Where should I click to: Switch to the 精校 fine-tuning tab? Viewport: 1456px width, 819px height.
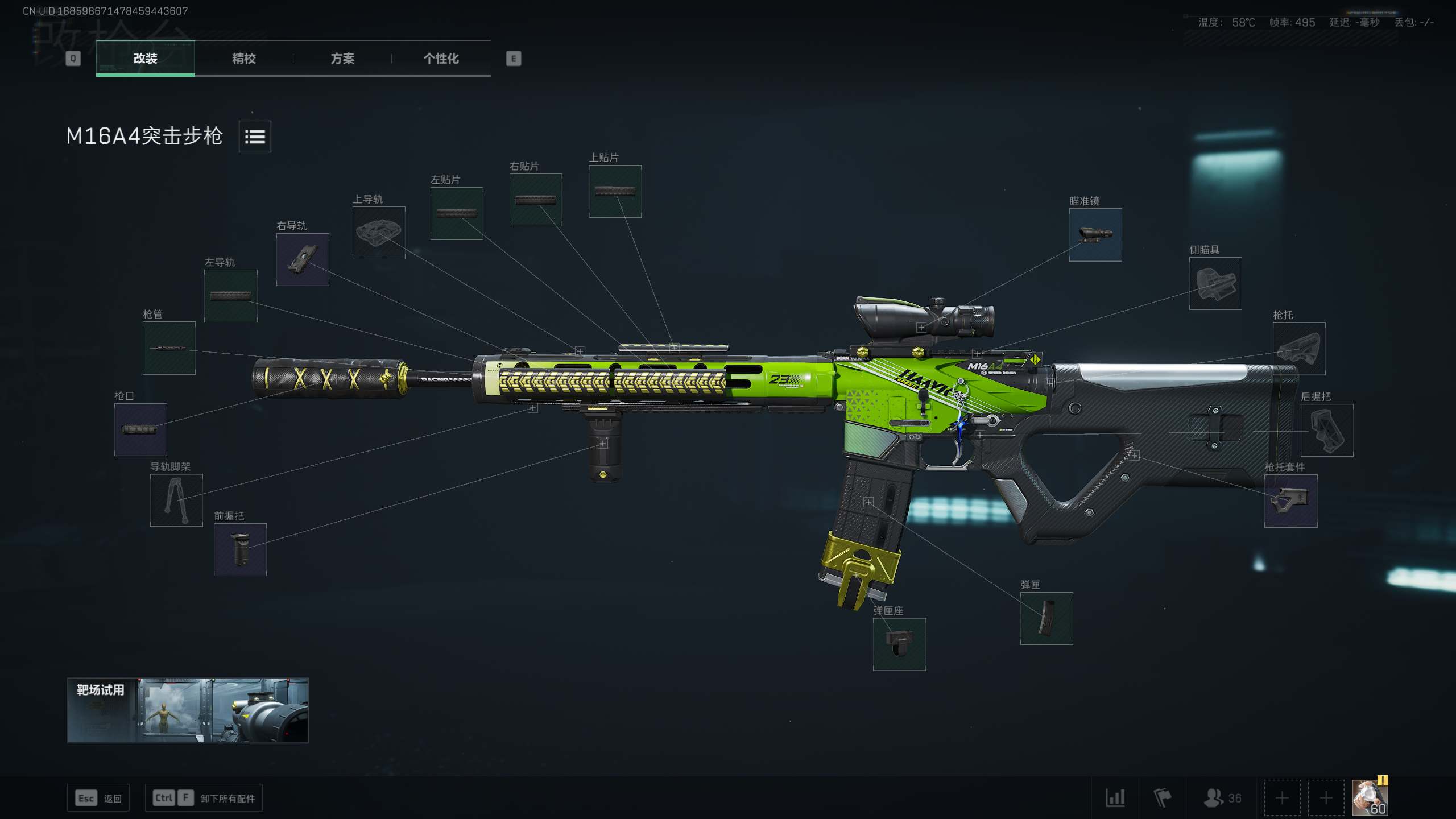tap(243, 59)
